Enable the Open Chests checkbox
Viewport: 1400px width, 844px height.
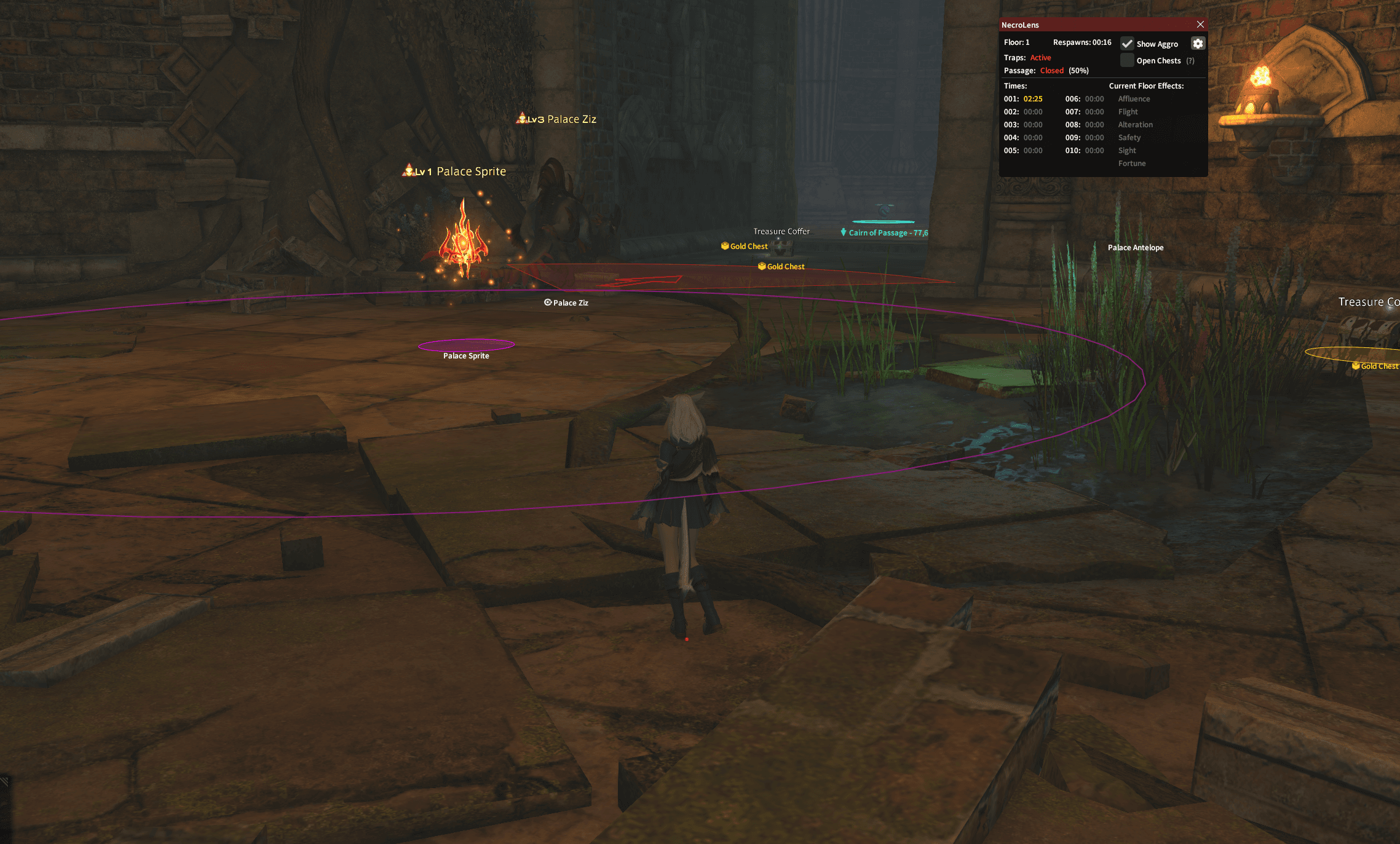pos(1126,60)
